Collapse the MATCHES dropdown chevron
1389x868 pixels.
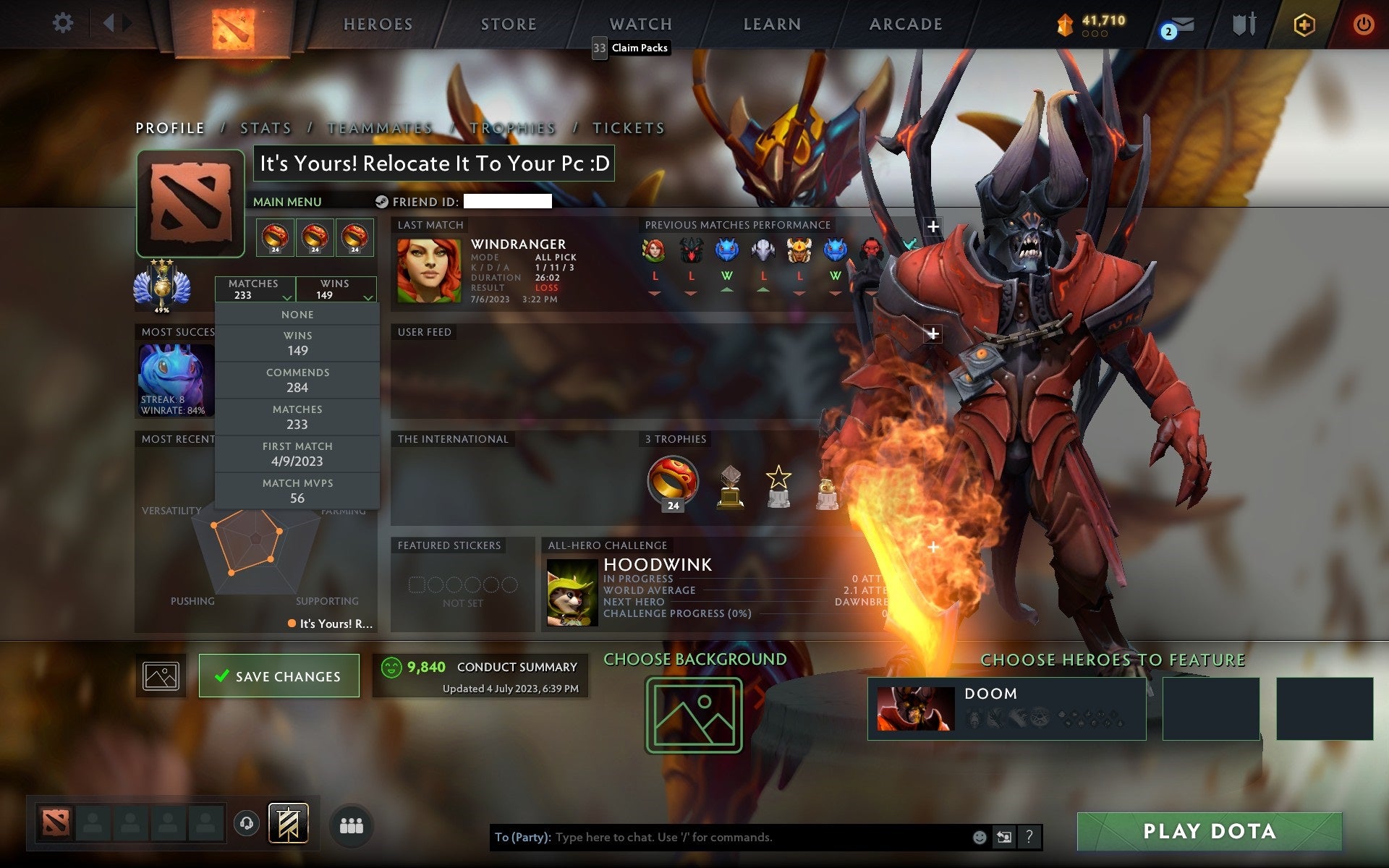287,297
